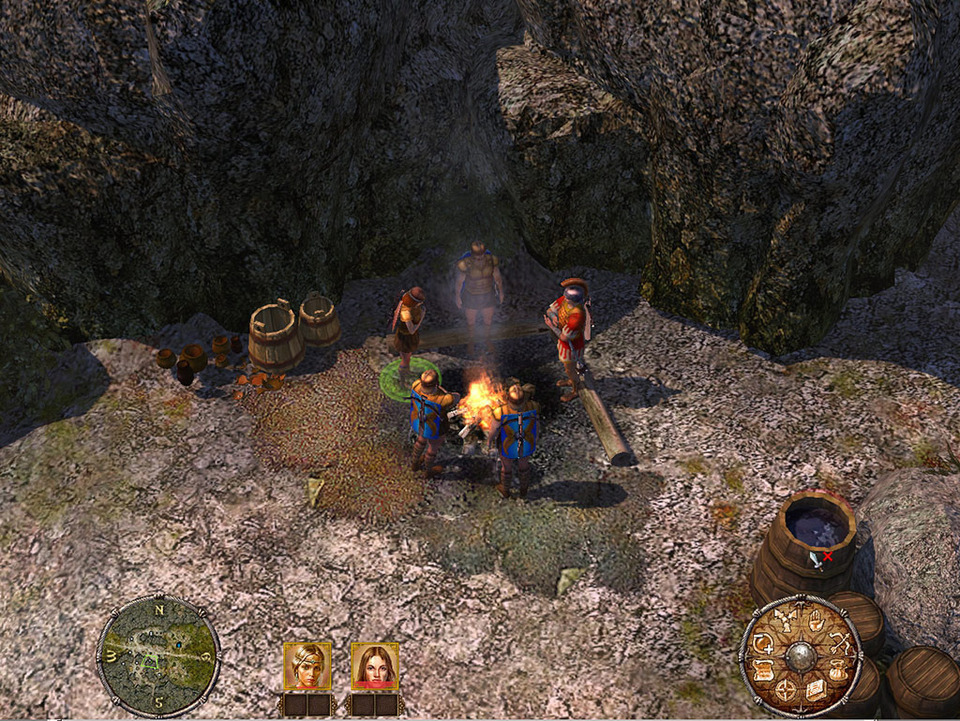This screenshot has height=721, width=960.
Task: Select the blonde hero portrait with headband
Action: [307, 666]
